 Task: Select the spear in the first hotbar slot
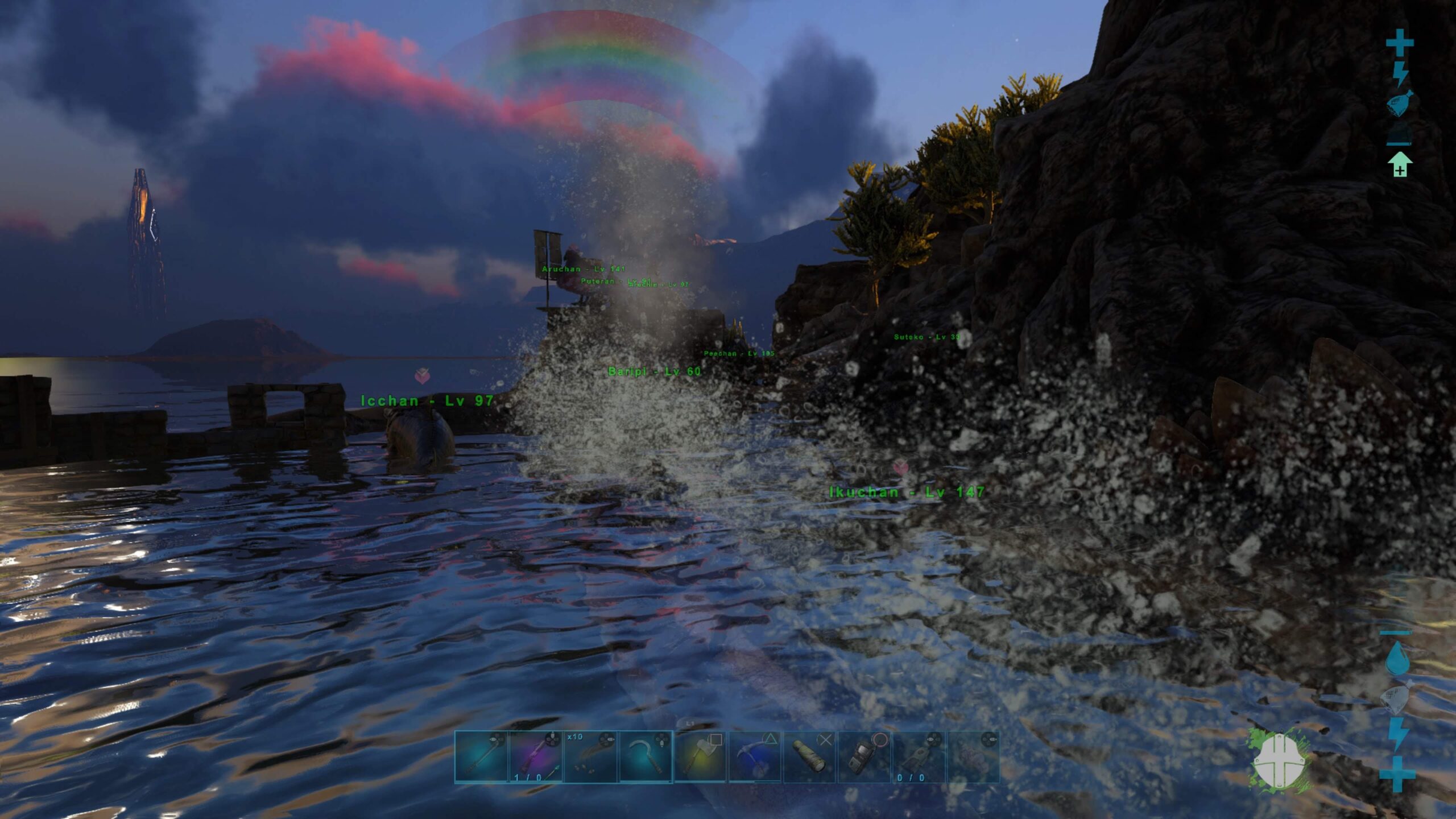pyautogui.click(x=482, y=758)
